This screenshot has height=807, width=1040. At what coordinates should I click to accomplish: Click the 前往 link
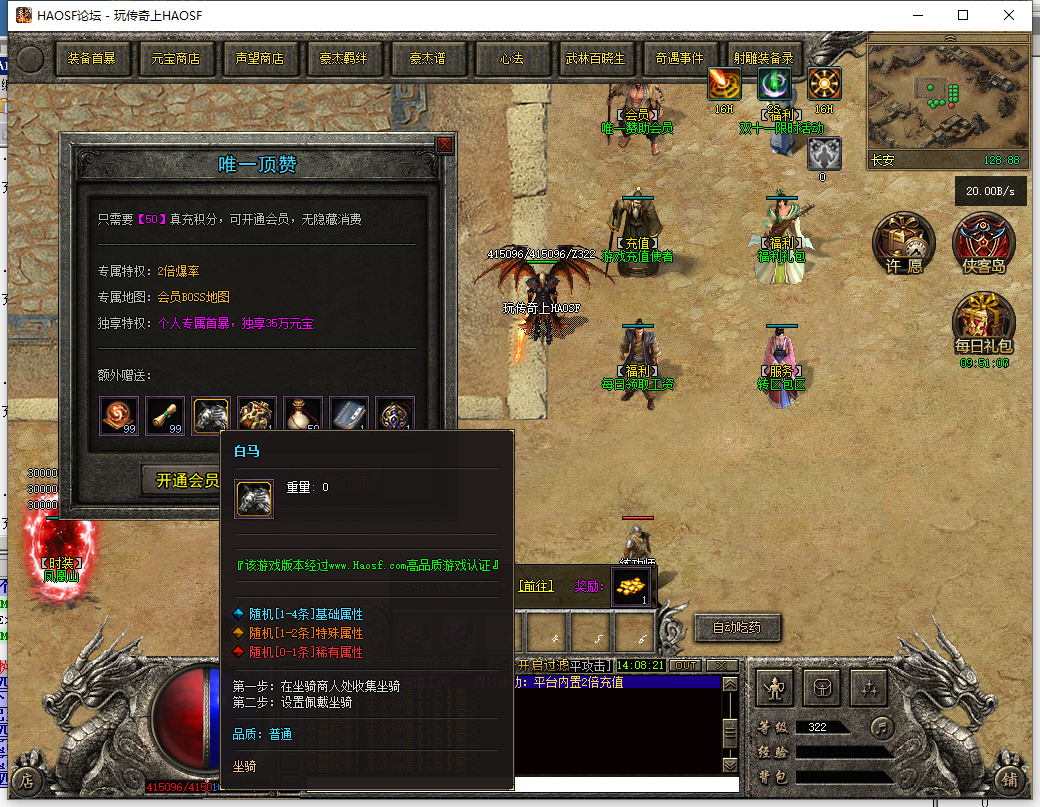pyautogui.click(x=537, y=586)
